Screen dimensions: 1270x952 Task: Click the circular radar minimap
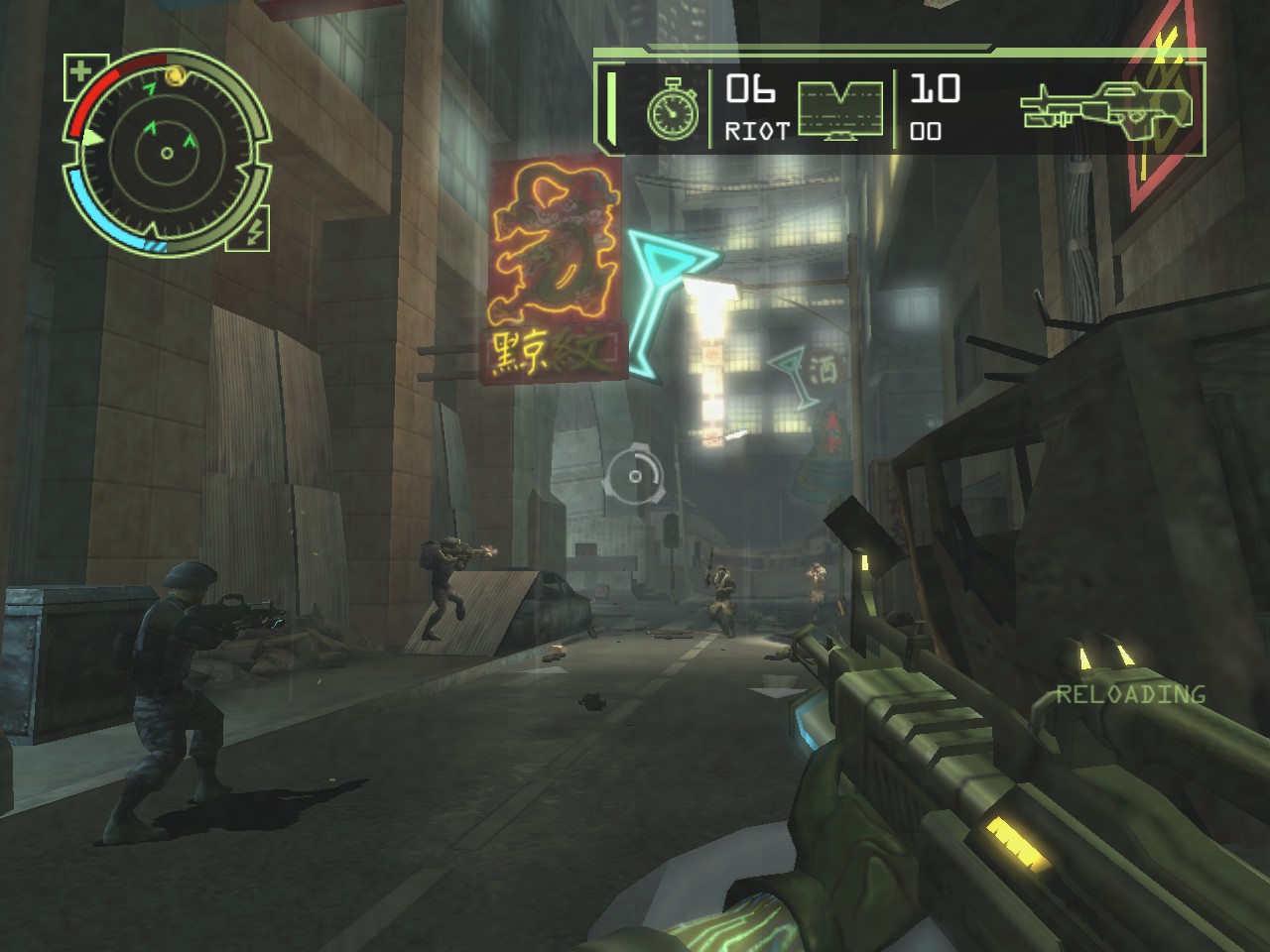pyautogui.click(x=166, y=152)
